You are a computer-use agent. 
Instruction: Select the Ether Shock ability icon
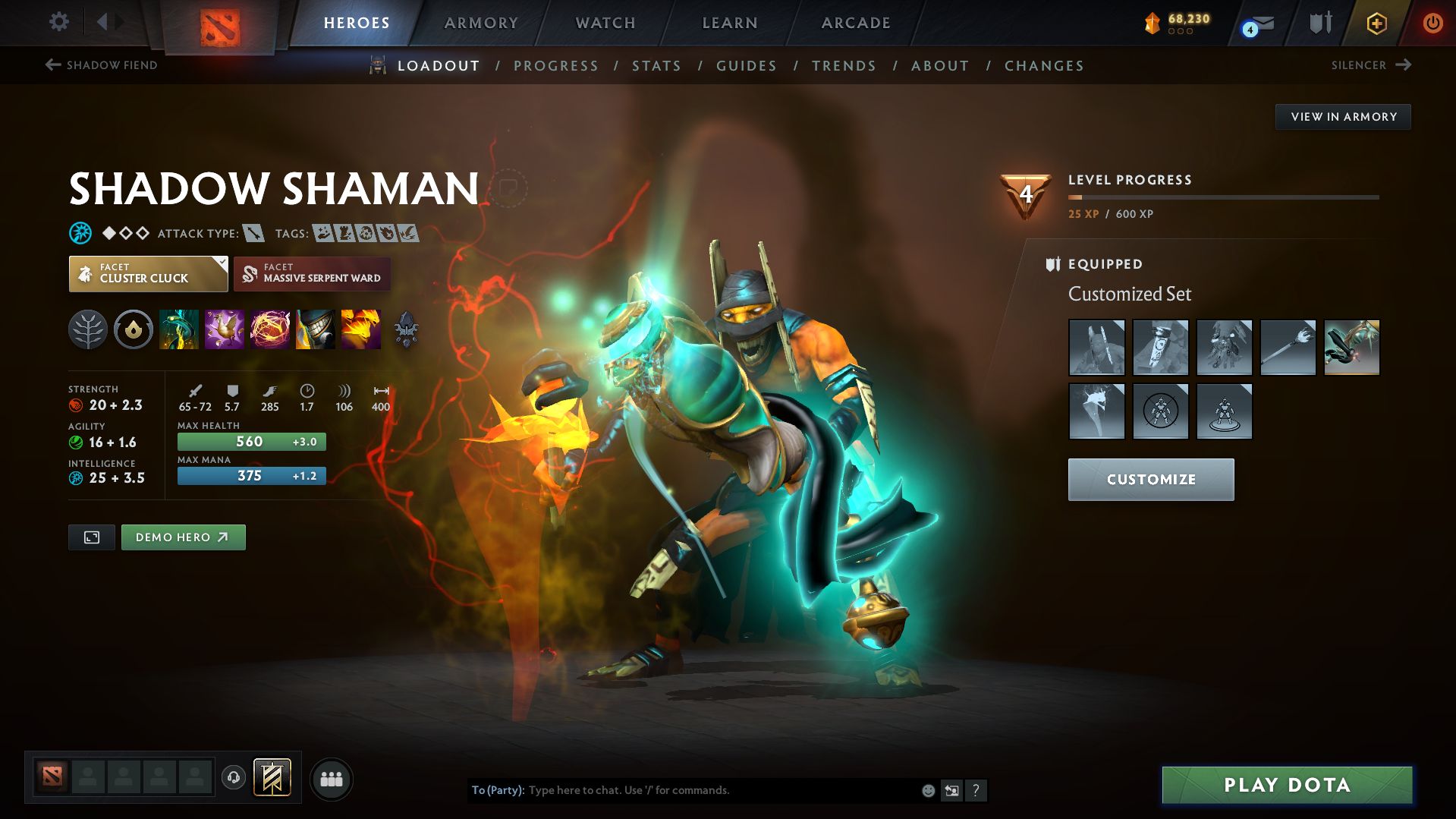(x=179, y=329)
